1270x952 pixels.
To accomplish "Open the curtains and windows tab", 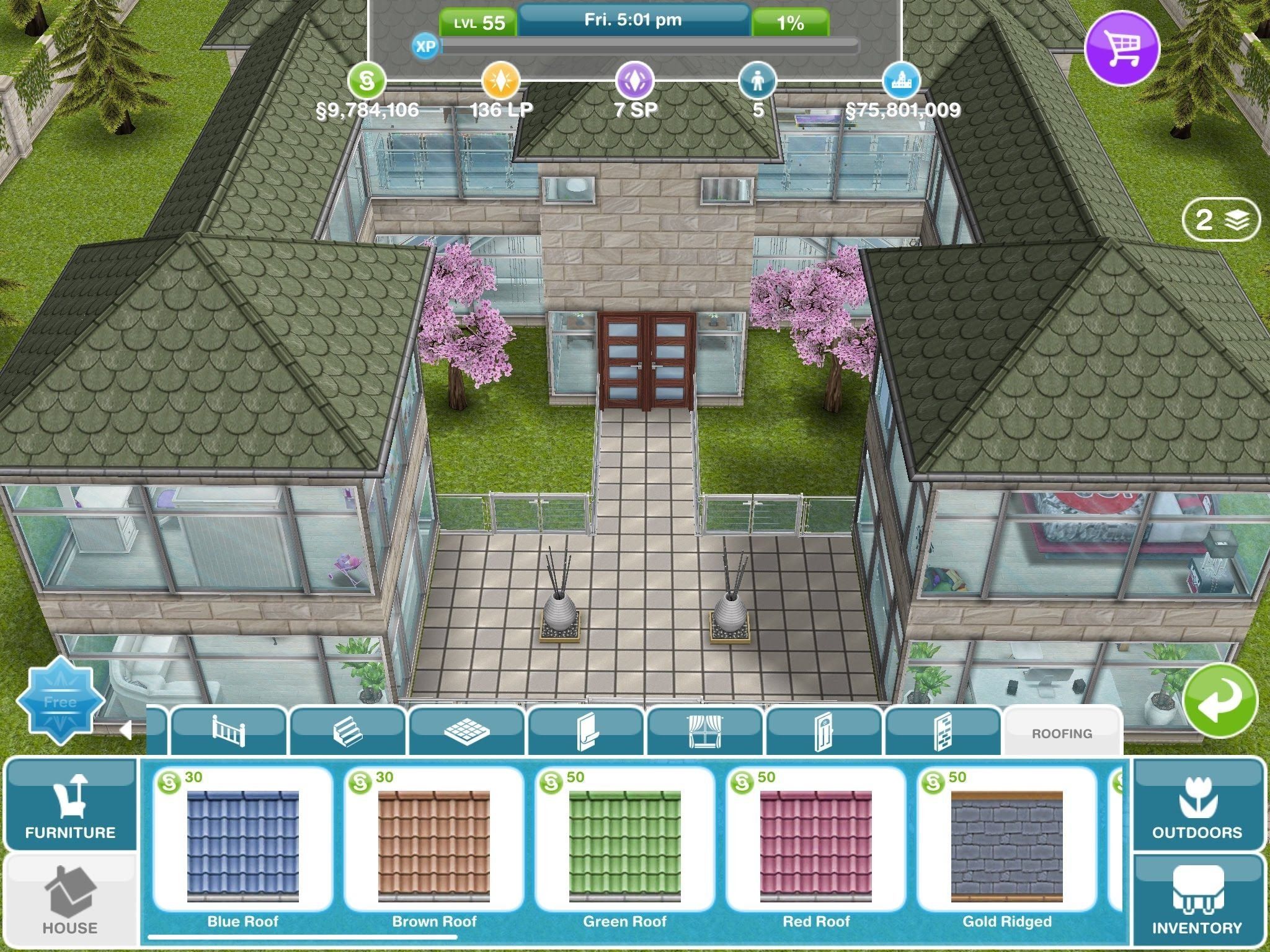I will coord(705,731).
